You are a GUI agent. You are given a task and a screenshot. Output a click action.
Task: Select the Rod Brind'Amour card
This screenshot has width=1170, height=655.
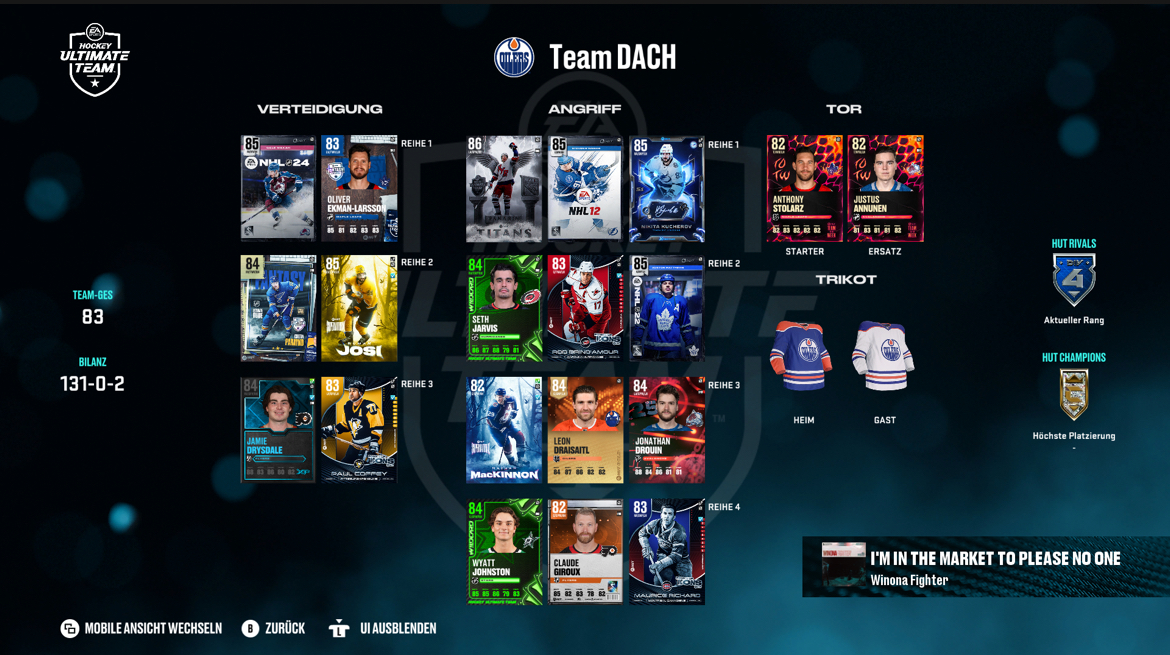(585, 308)
